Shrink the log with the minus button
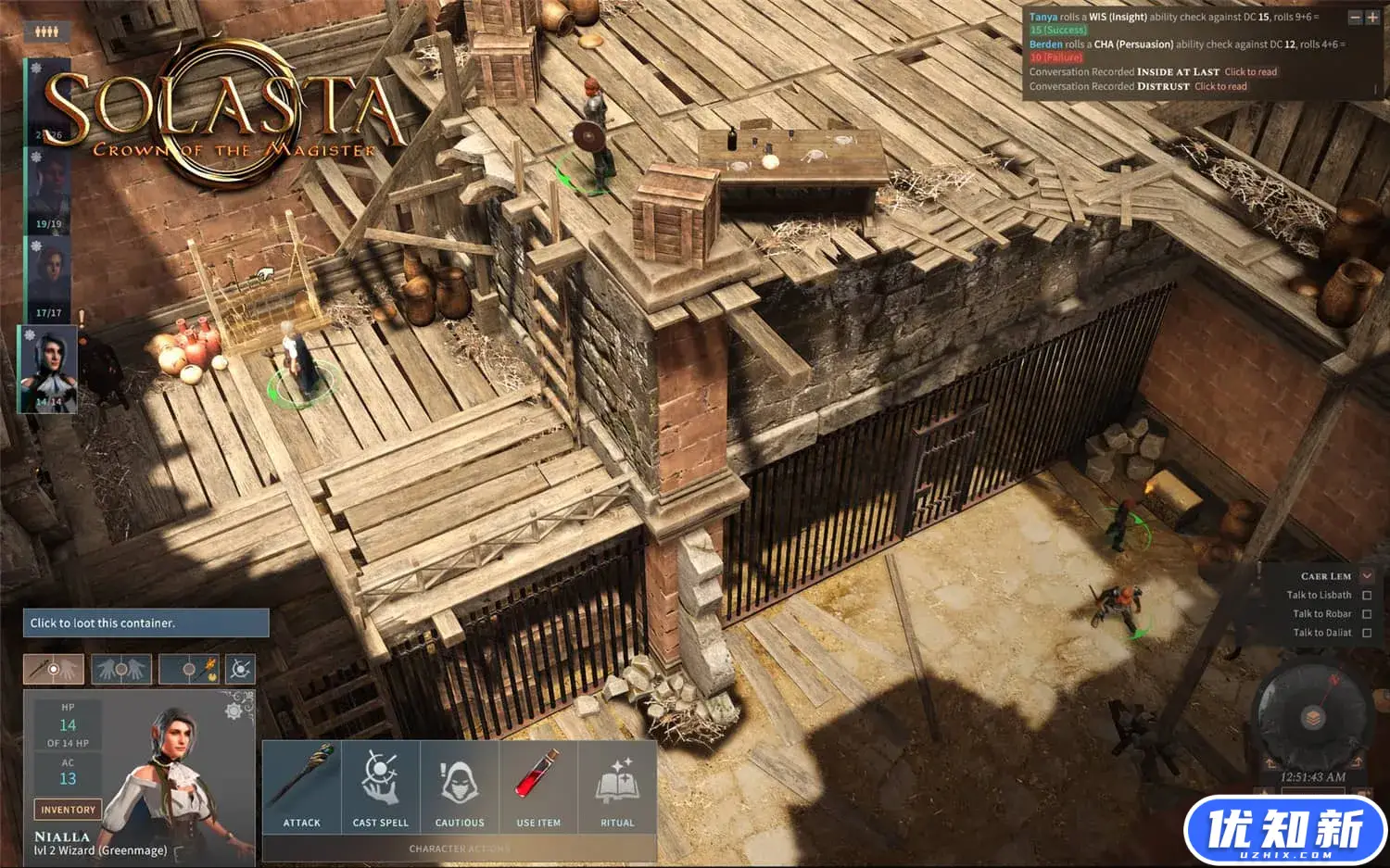 pyautogui.click(x=1355, y=18)
